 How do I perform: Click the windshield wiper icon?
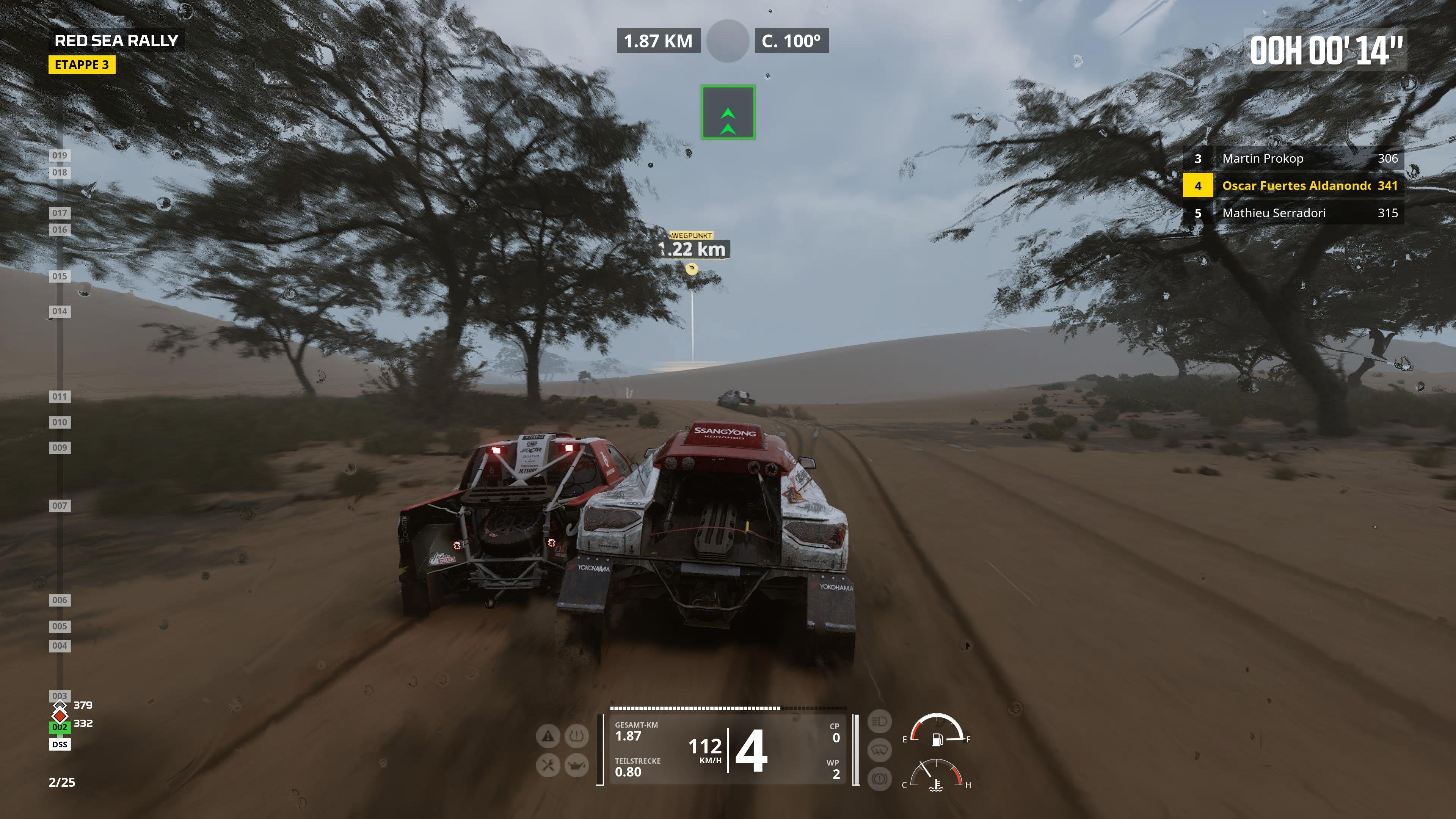880,750
